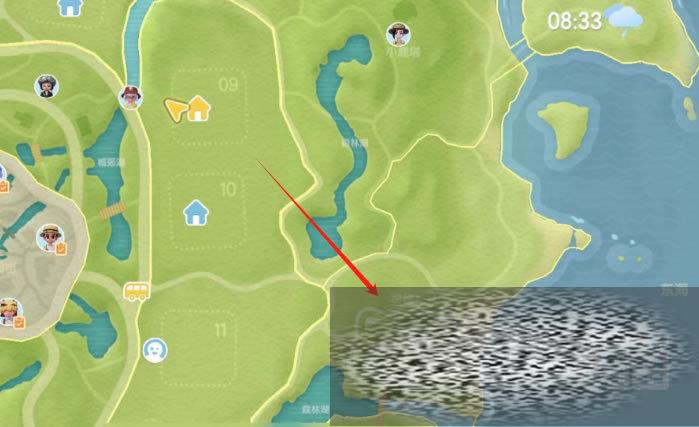699x427 pixels.
Task: Open the blue smiley face map marker
Action: coord(155,349)
